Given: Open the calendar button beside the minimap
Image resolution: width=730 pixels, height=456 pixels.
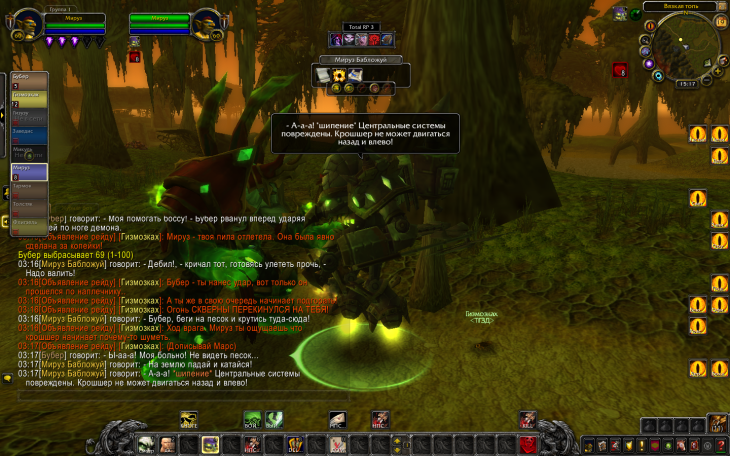Looking at the screenshot, I should [719, 21].
